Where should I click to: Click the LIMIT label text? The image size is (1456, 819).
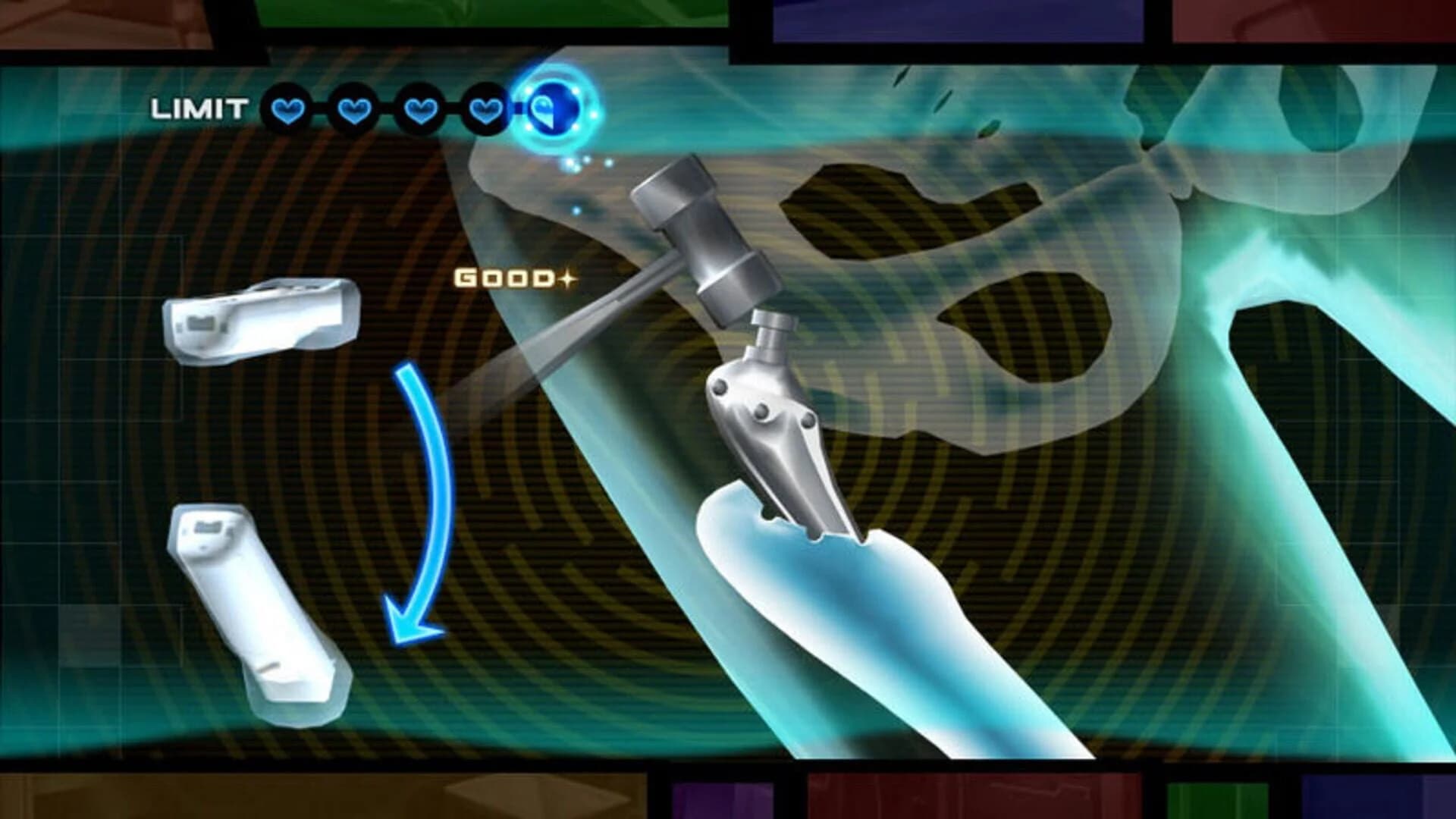pos(199,108)
